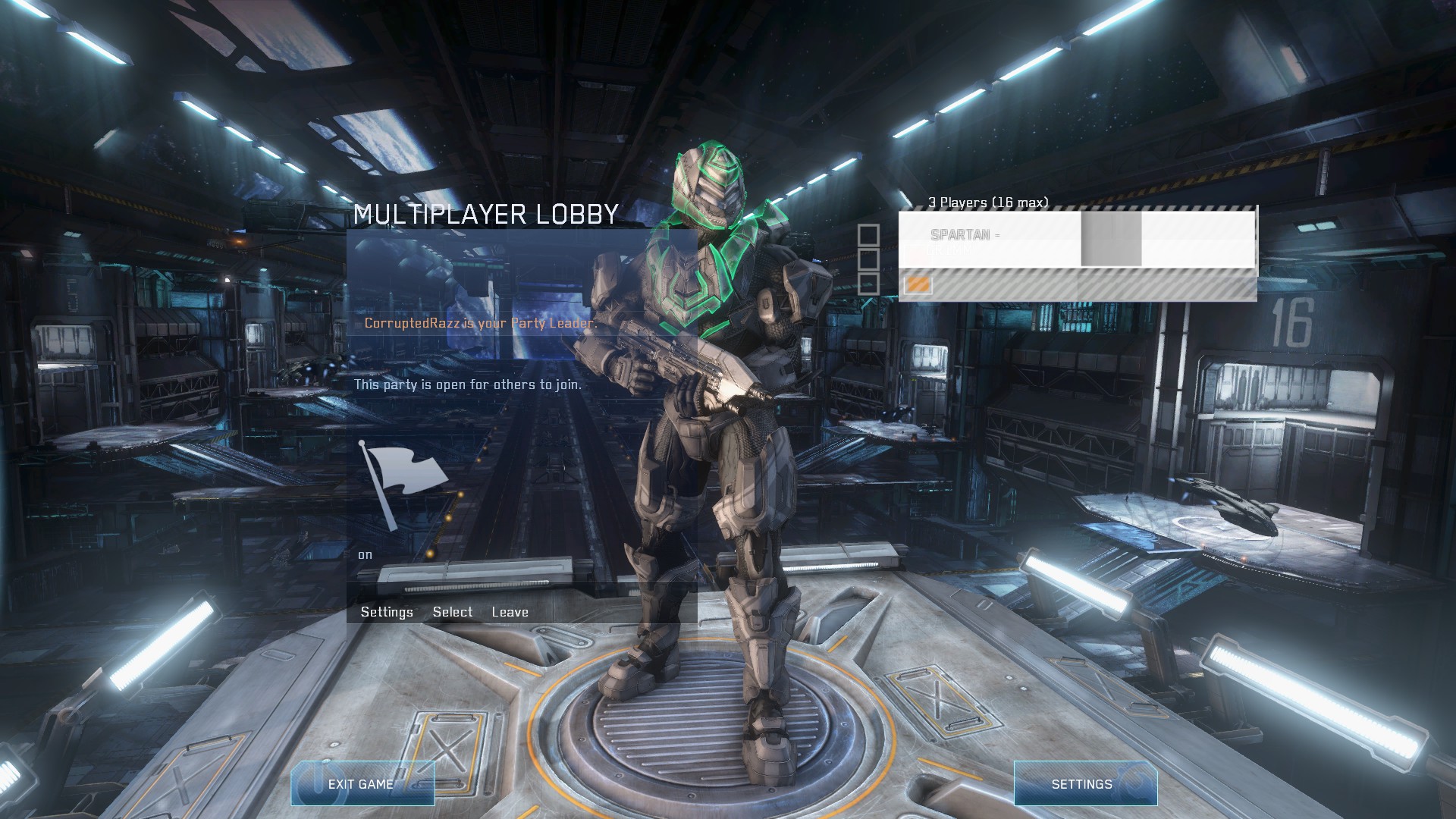Click the Select option in the lobby panel
This screenshot has height=819, width=1456.
(x=452, y=612)
